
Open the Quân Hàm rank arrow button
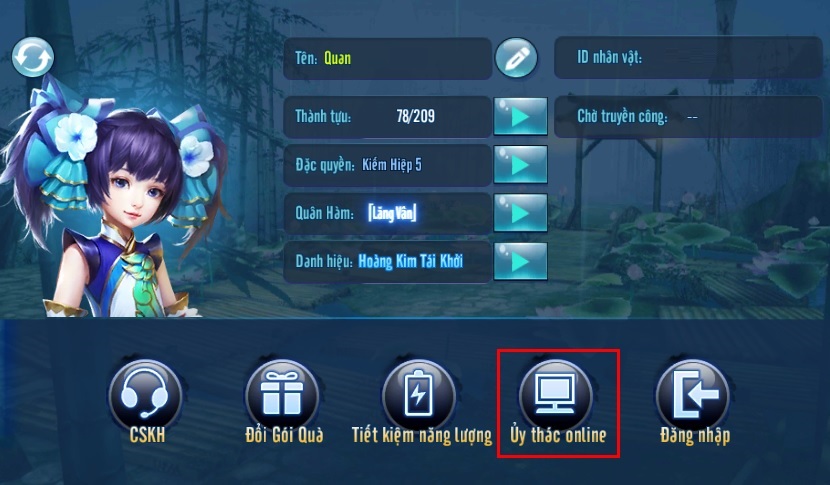coord(520,212)
